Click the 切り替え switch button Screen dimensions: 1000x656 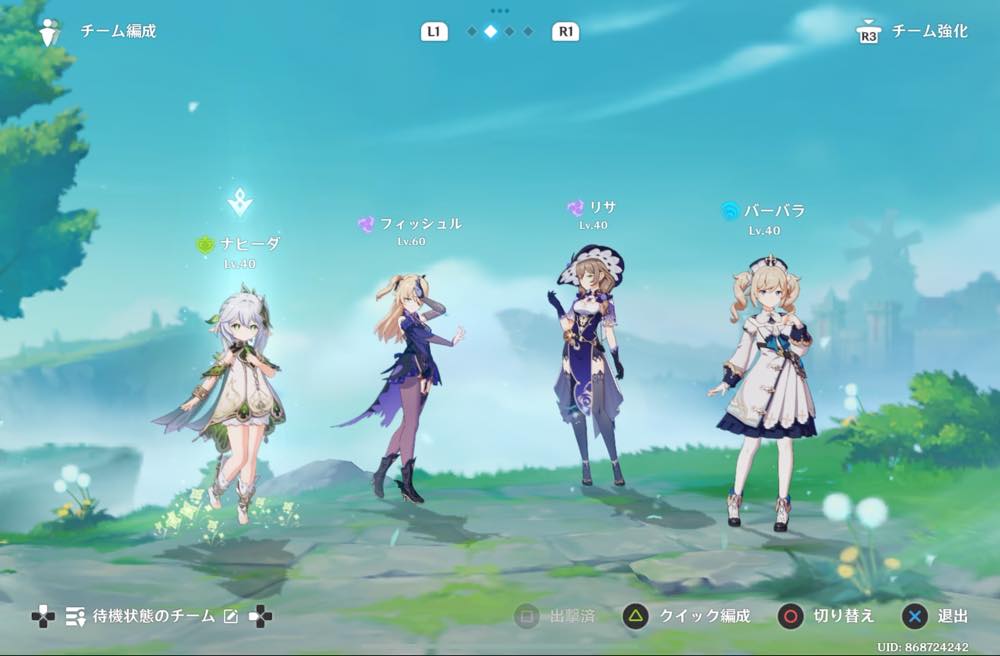(x=826, y=616)
